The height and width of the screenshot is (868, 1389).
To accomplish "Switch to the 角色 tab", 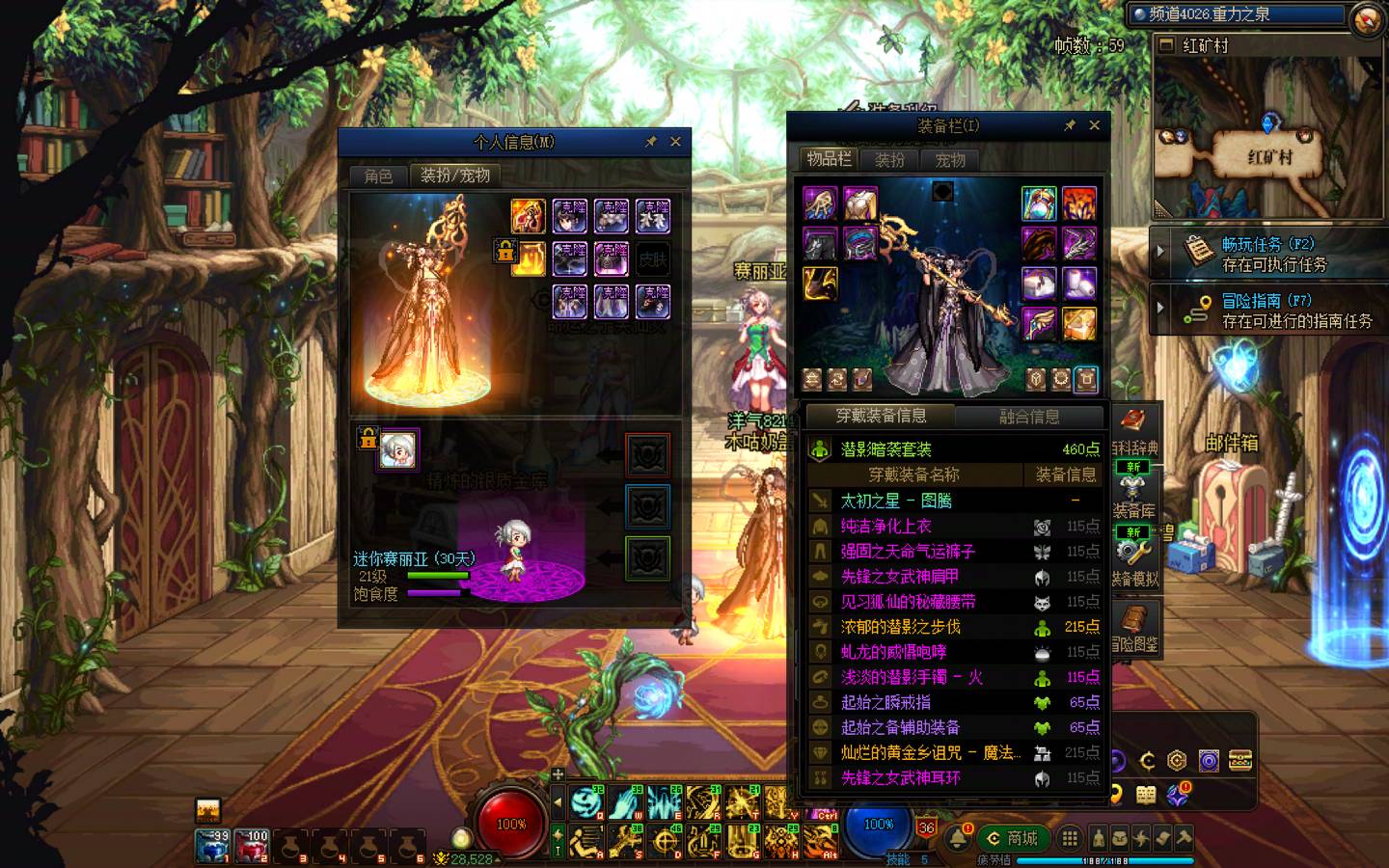I will pos(378,176).
